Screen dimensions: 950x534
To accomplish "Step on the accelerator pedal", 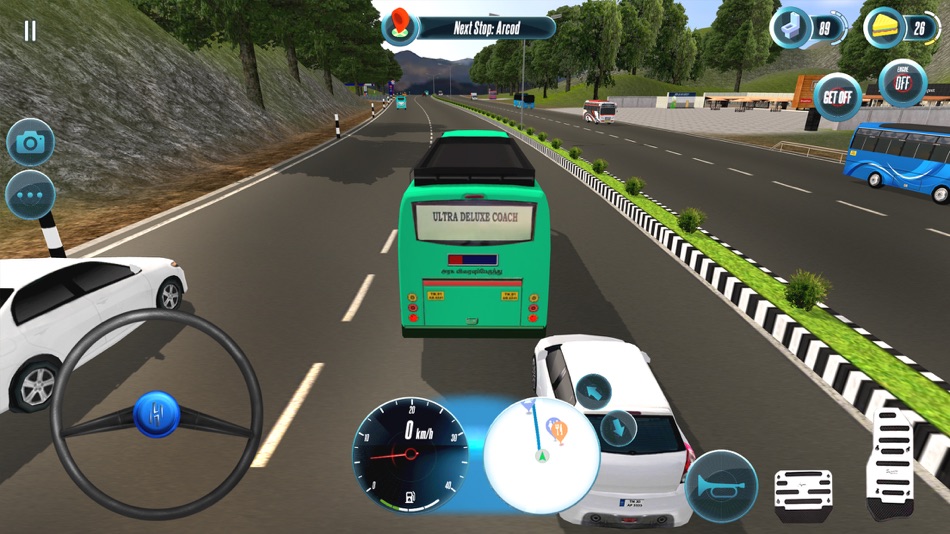I will tap(889, 465).
